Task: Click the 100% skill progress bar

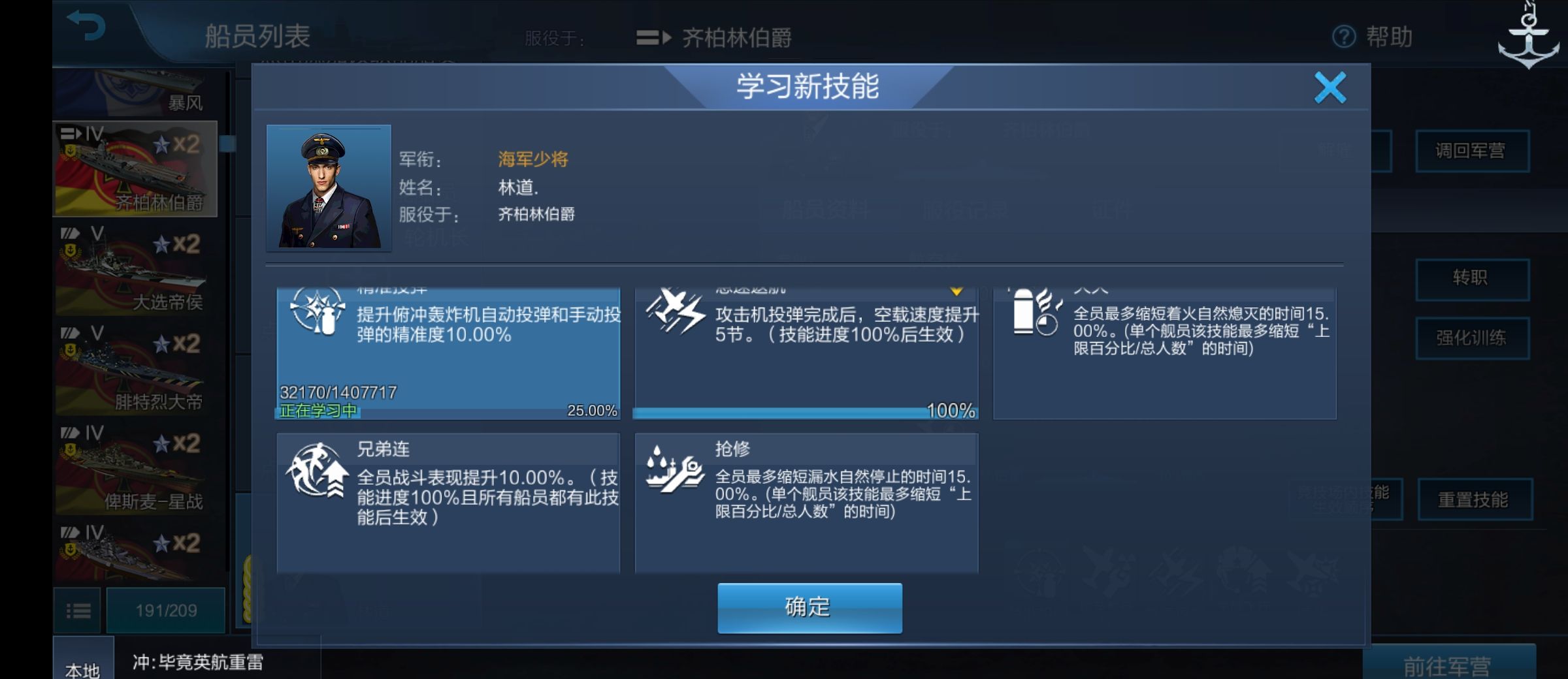Action: coord(805,413)
